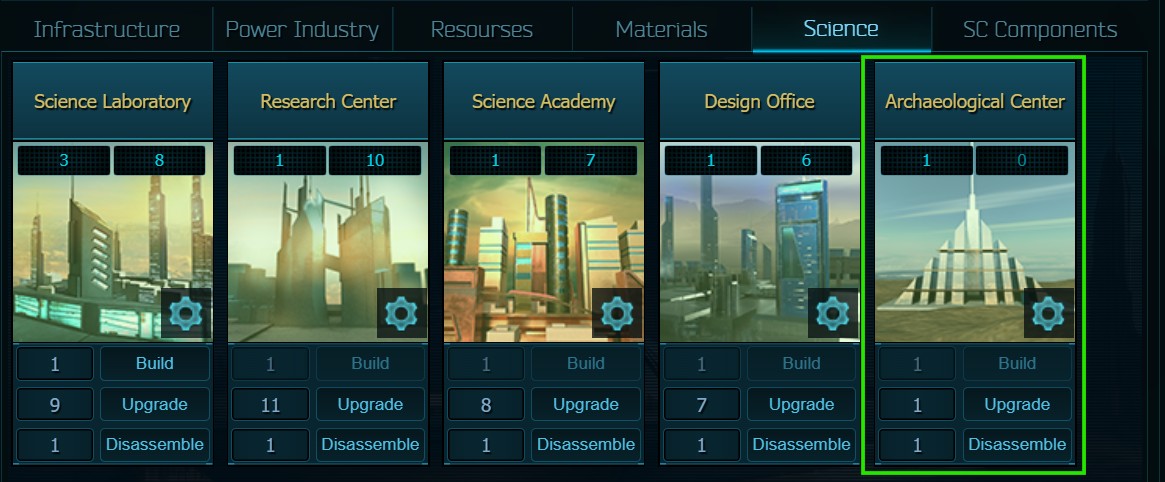Disassemble the Science Academy building
The image size is (1165, 482).
click(x=586, y=445)
